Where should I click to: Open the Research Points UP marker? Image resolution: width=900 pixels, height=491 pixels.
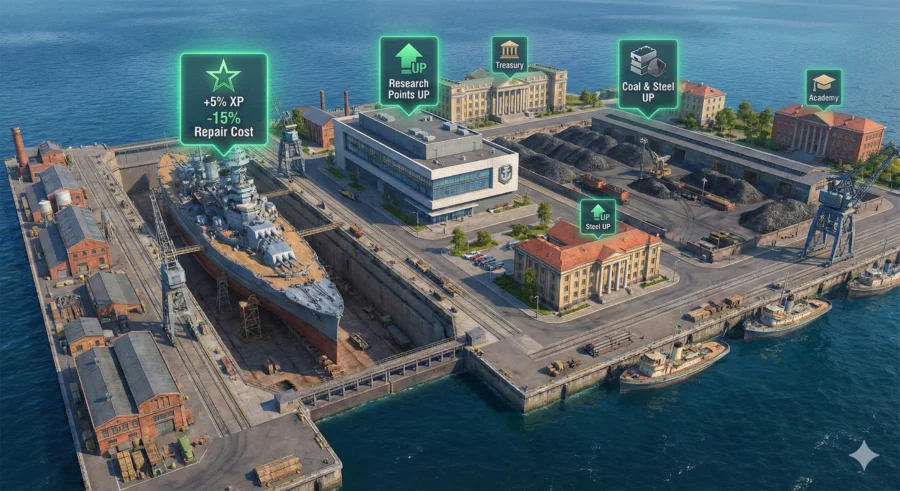[x=408, y=72]
